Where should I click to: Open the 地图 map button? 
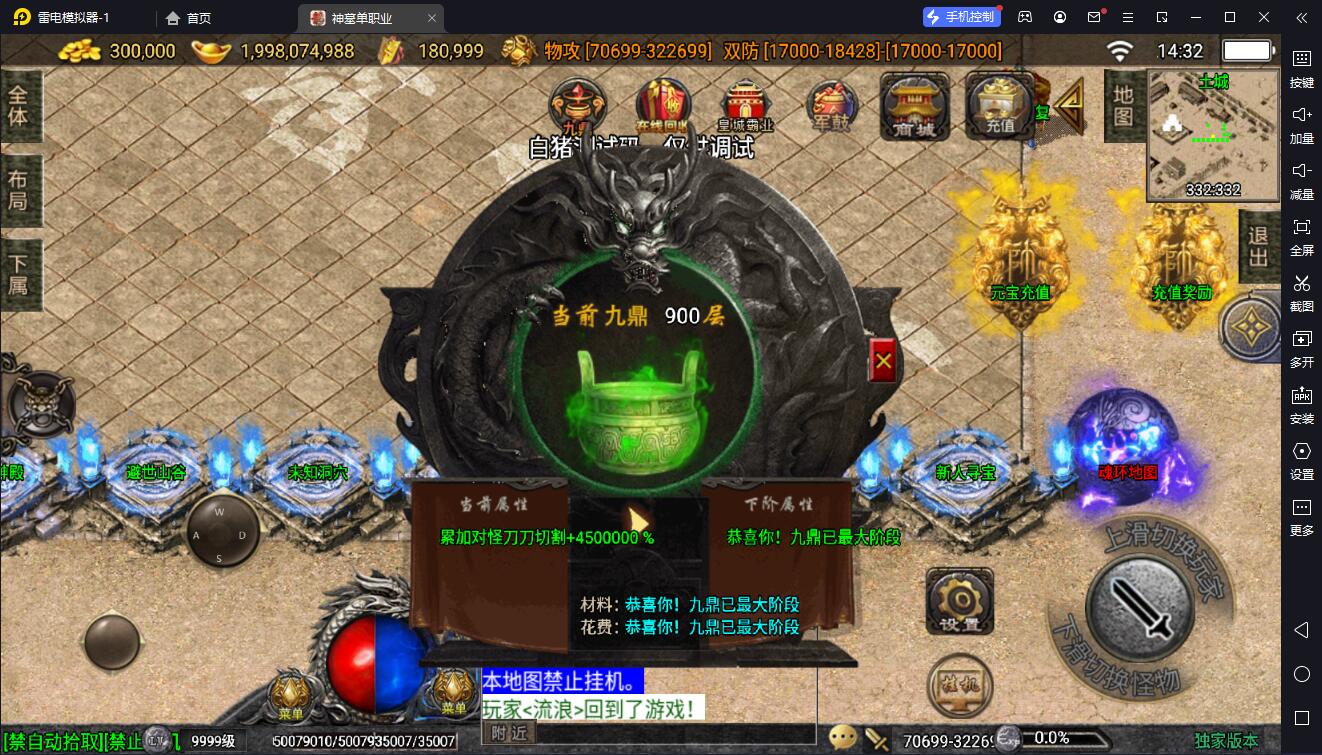click(x=1123, y=106)
